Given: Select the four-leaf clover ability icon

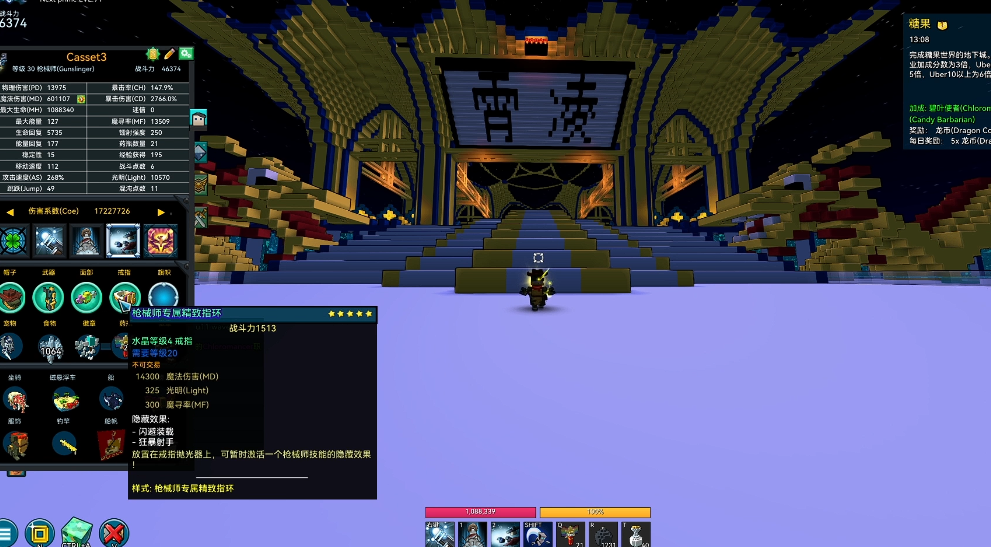Looking at the screenshot, I should click(13, 240).
